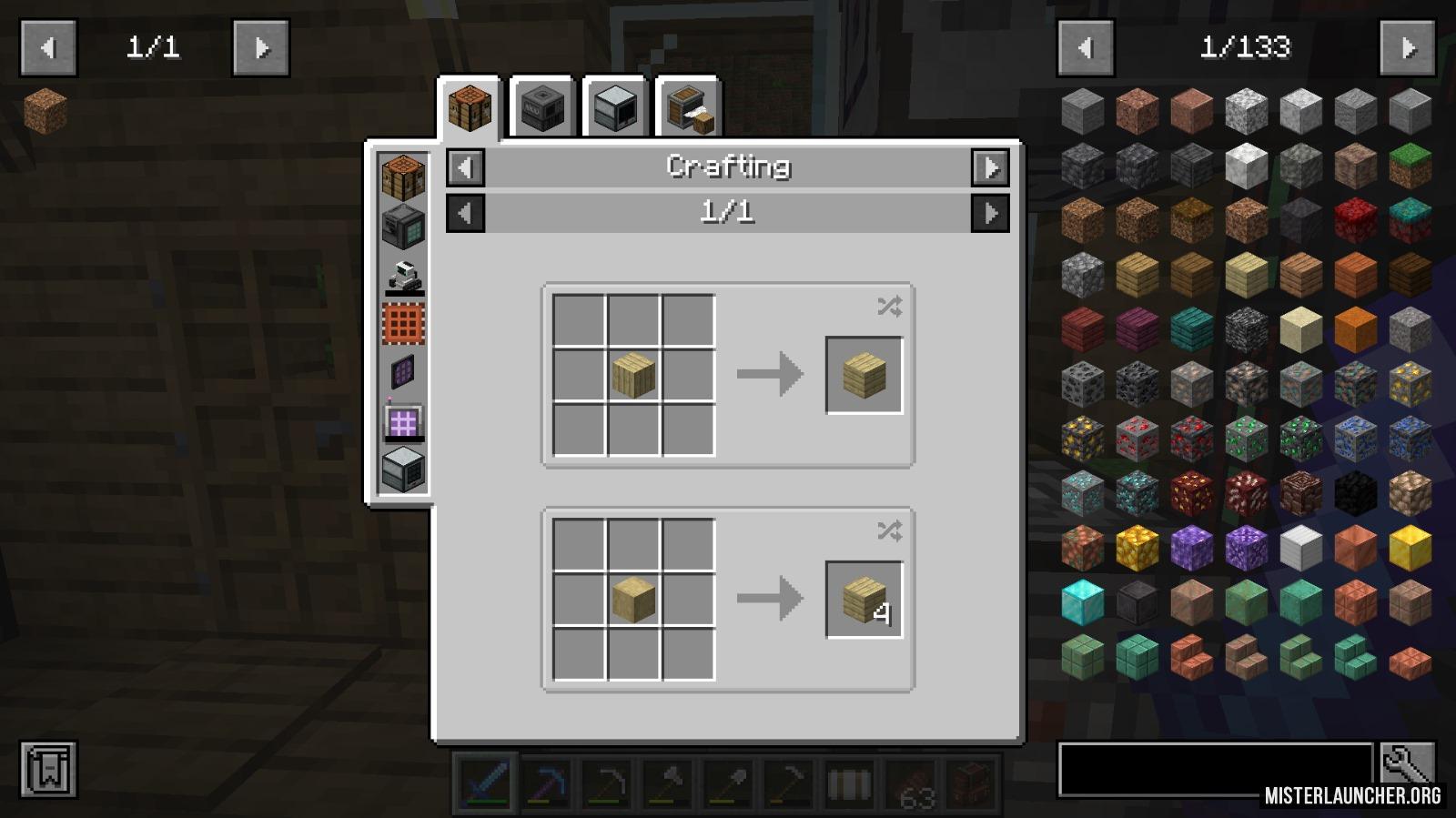Go to previous item list page

1085,47
